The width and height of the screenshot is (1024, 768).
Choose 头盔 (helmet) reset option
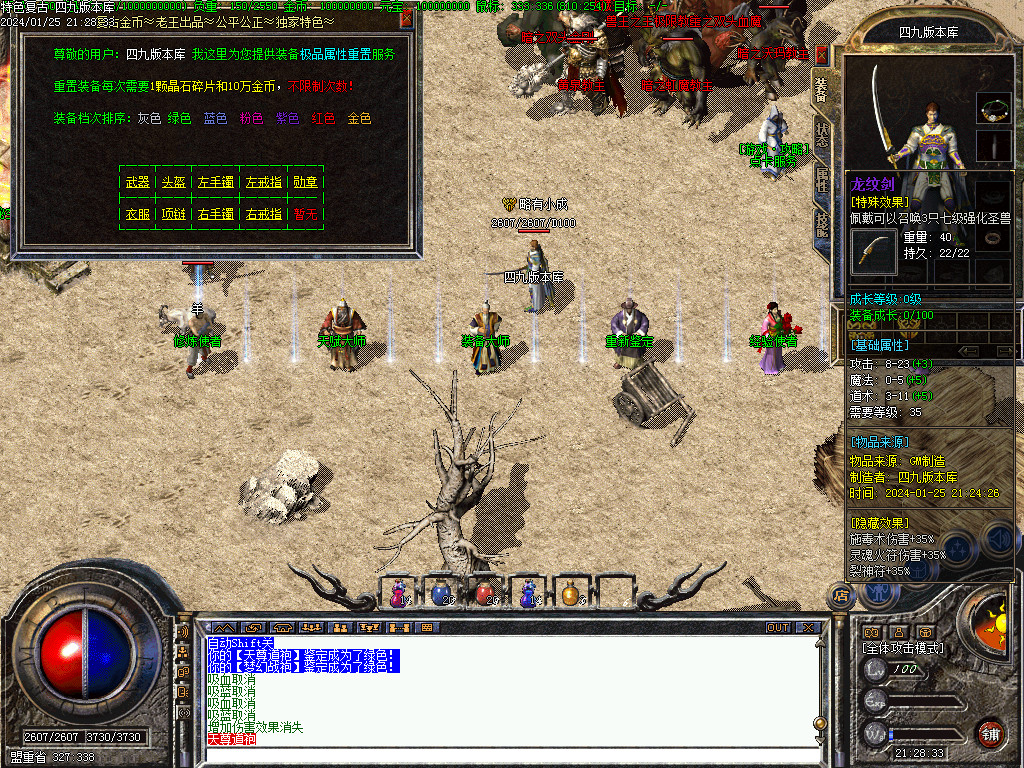pyautogui.click(x=173, y=182)
